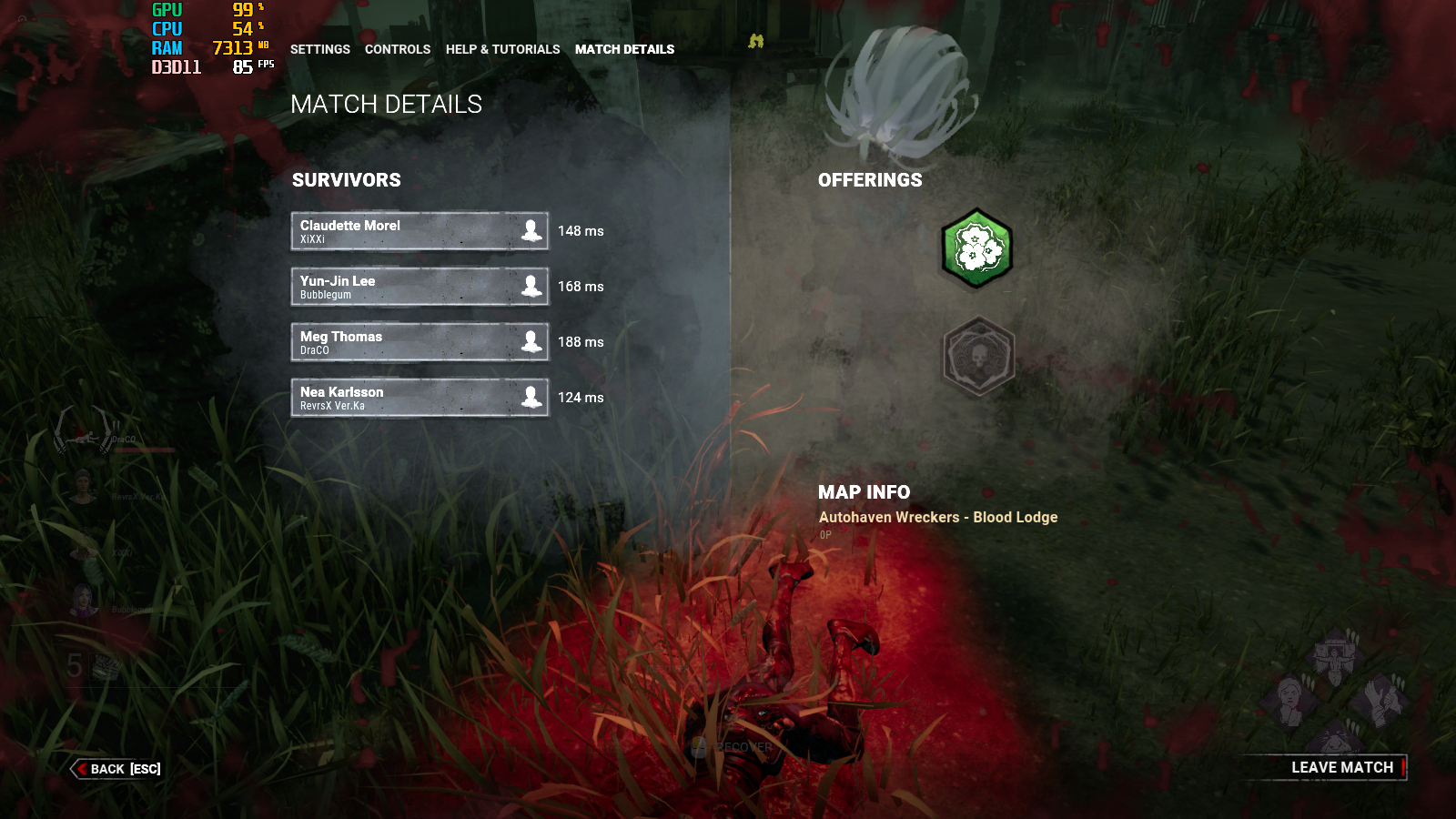Select the MATCH DETAILS menu item
Viewport: 1456px width, 819px height.
tap(624, 49)
